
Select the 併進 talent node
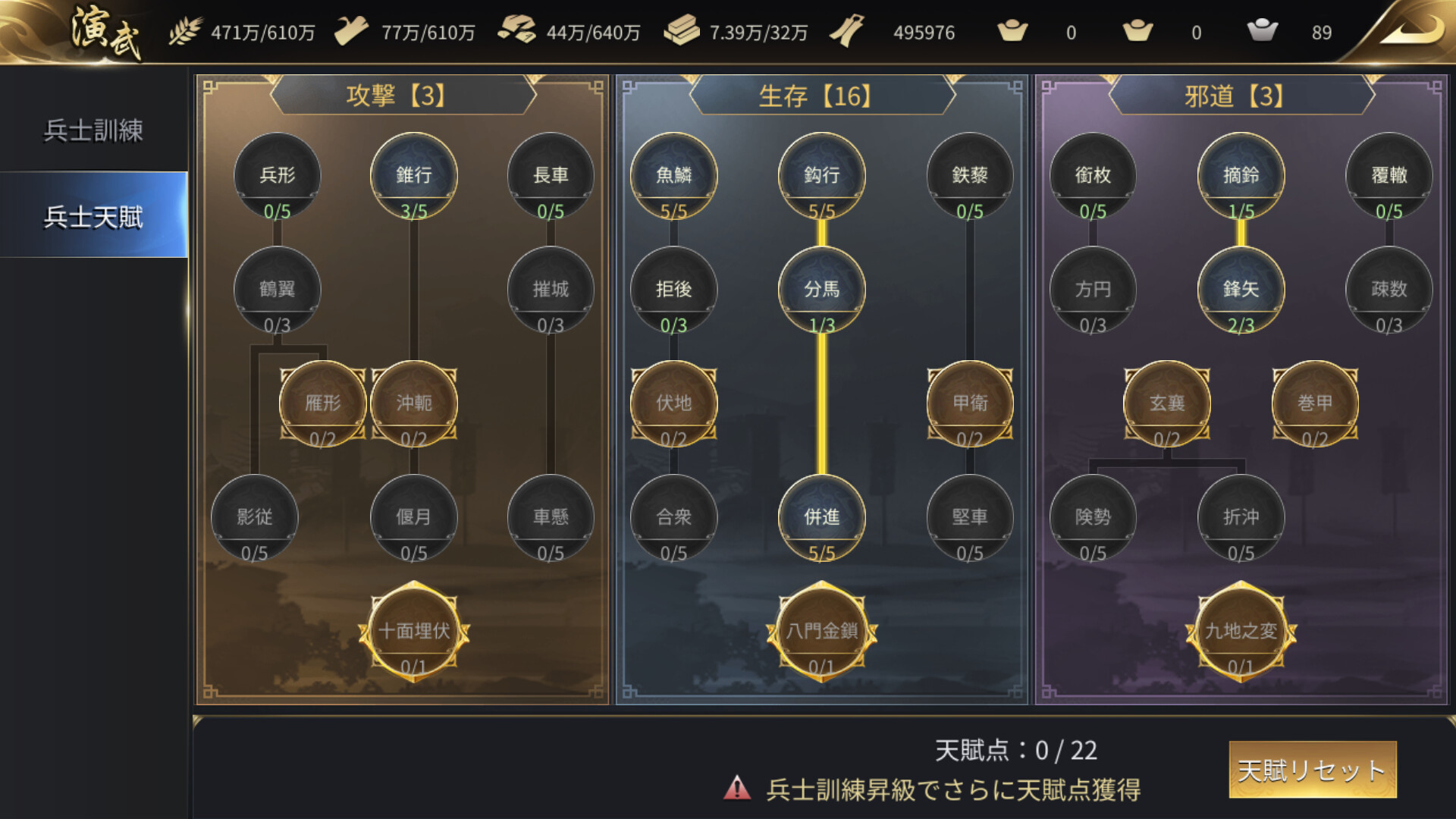tap(821, 516)
